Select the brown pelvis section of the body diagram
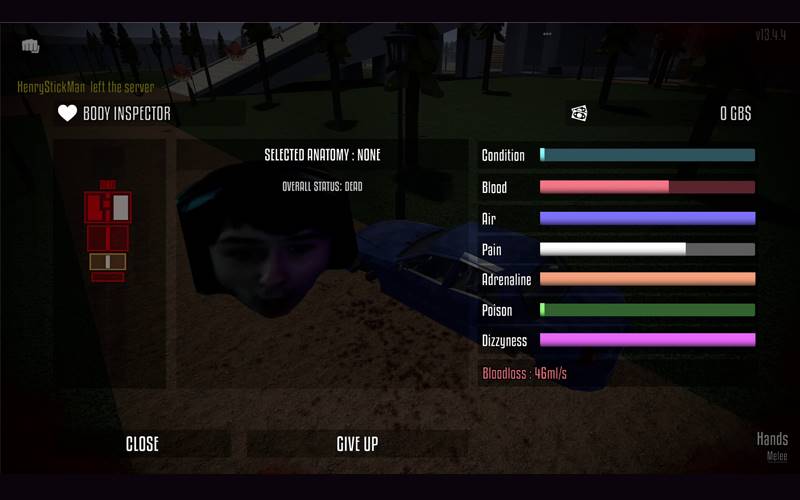 point(108,261)
